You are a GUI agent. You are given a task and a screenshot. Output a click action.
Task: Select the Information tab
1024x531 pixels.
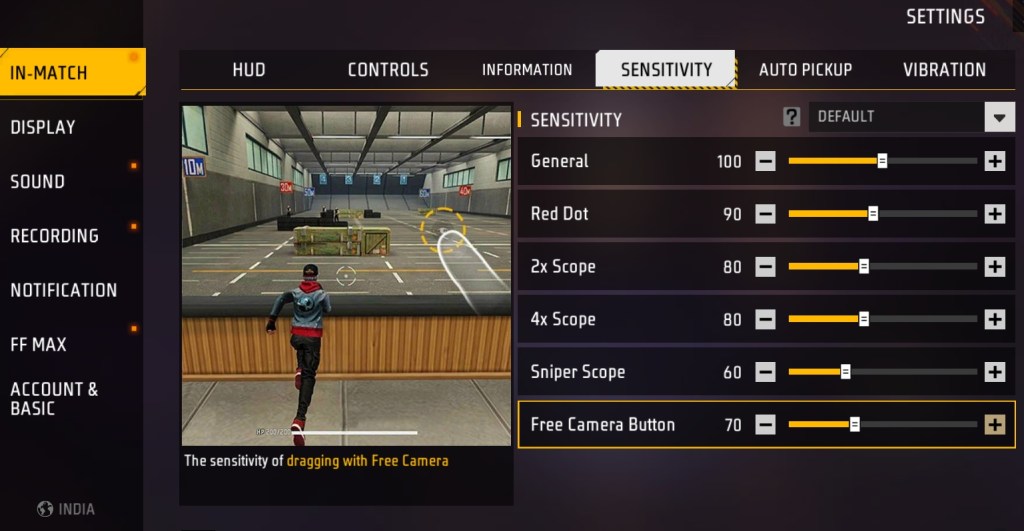coord(527,69)
